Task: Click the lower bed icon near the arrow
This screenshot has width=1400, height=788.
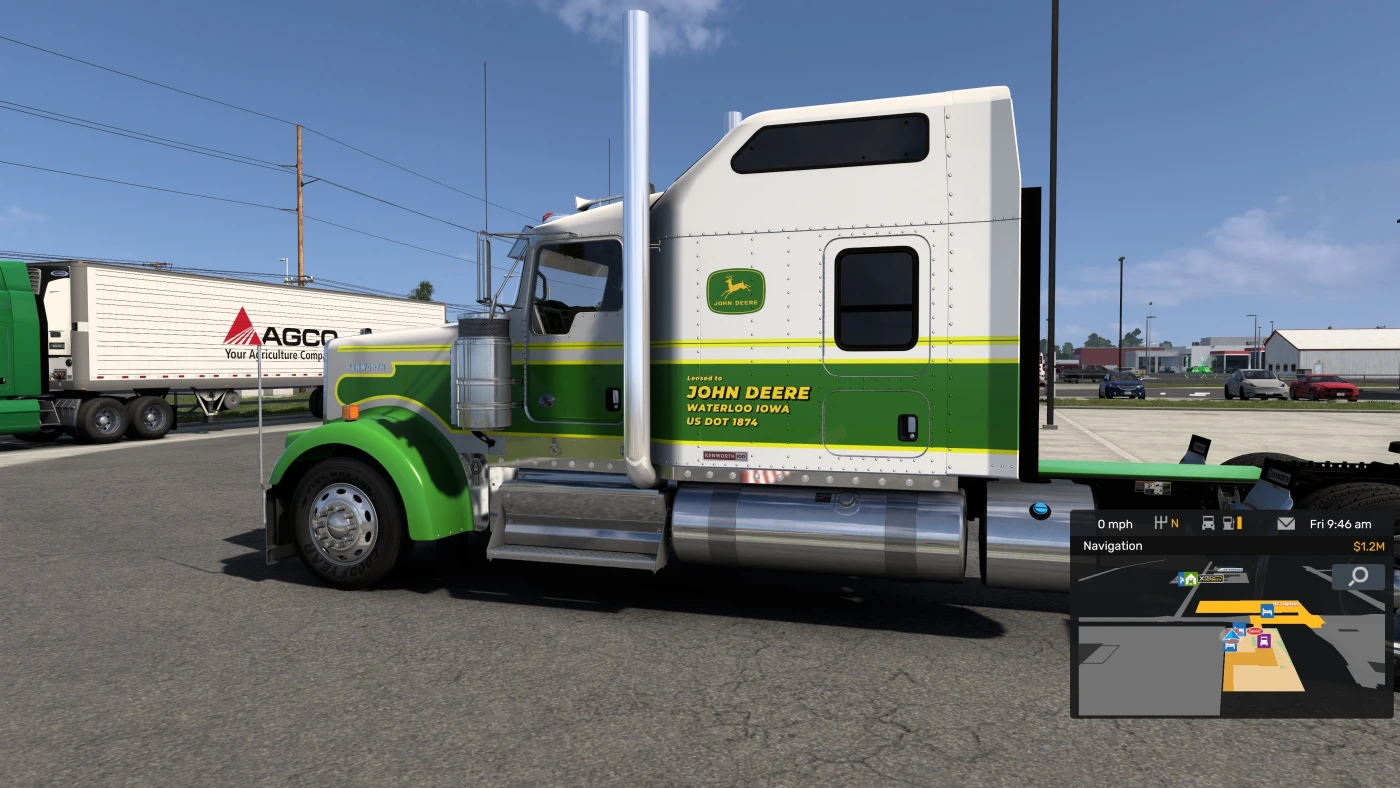Action: 1229,647
